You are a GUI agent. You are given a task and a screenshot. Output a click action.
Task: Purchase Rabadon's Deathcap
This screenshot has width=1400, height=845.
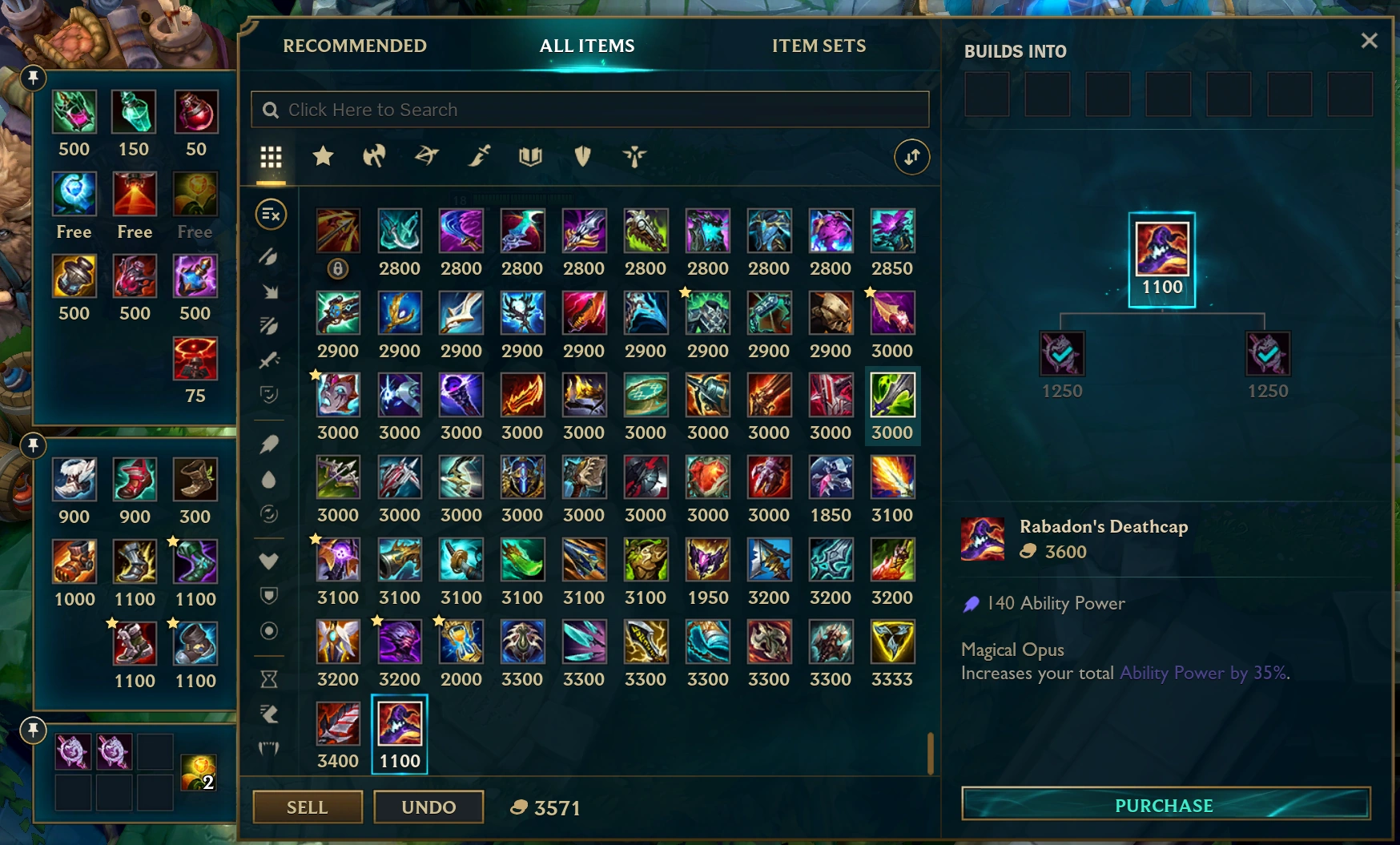pyautogui.click(x=1163, y=805)
